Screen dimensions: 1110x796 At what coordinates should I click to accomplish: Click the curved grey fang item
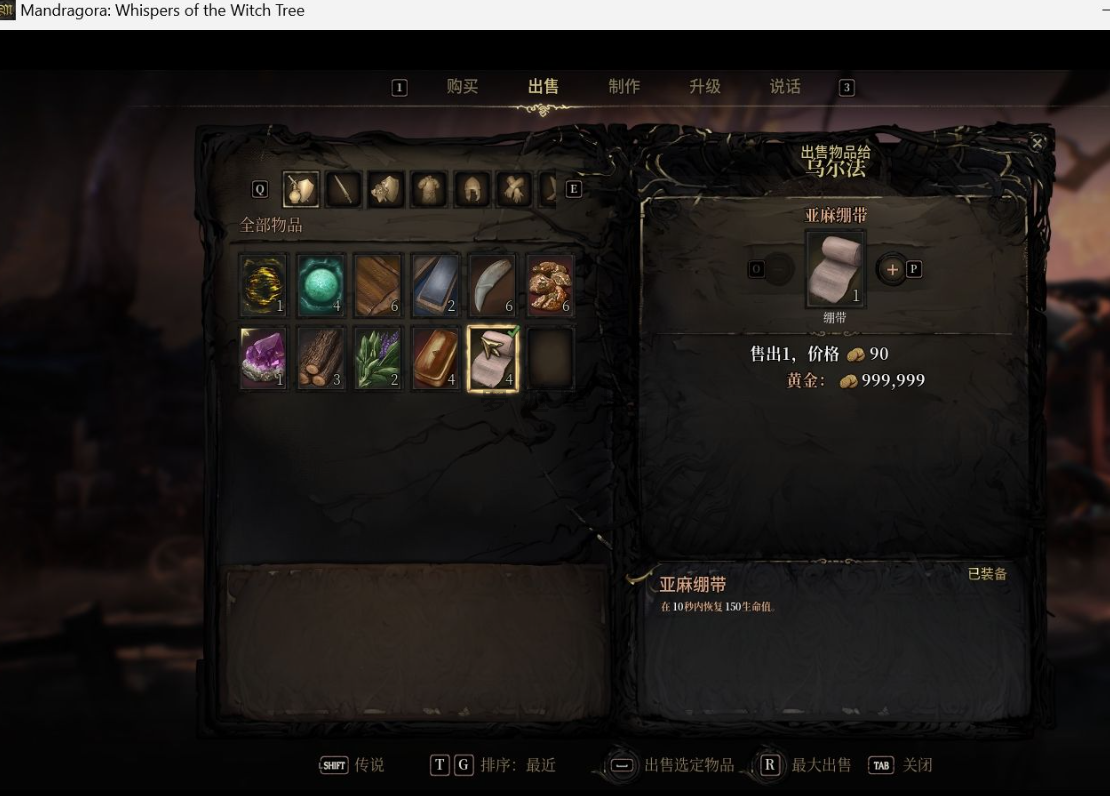pyautogui.click(x=493, y=284)
